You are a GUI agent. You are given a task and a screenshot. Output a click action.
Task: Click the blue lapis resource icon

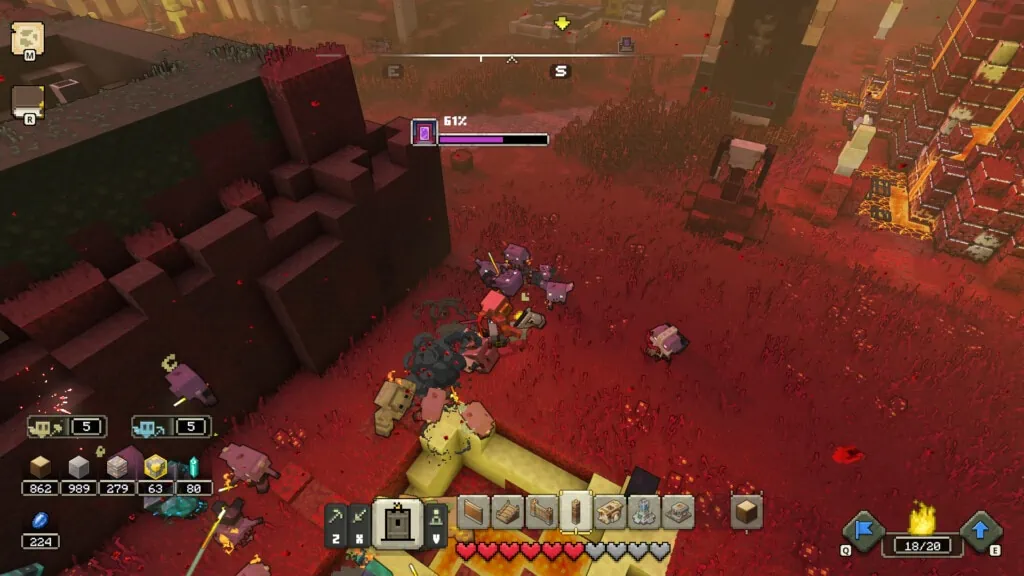tap(40, 521)
